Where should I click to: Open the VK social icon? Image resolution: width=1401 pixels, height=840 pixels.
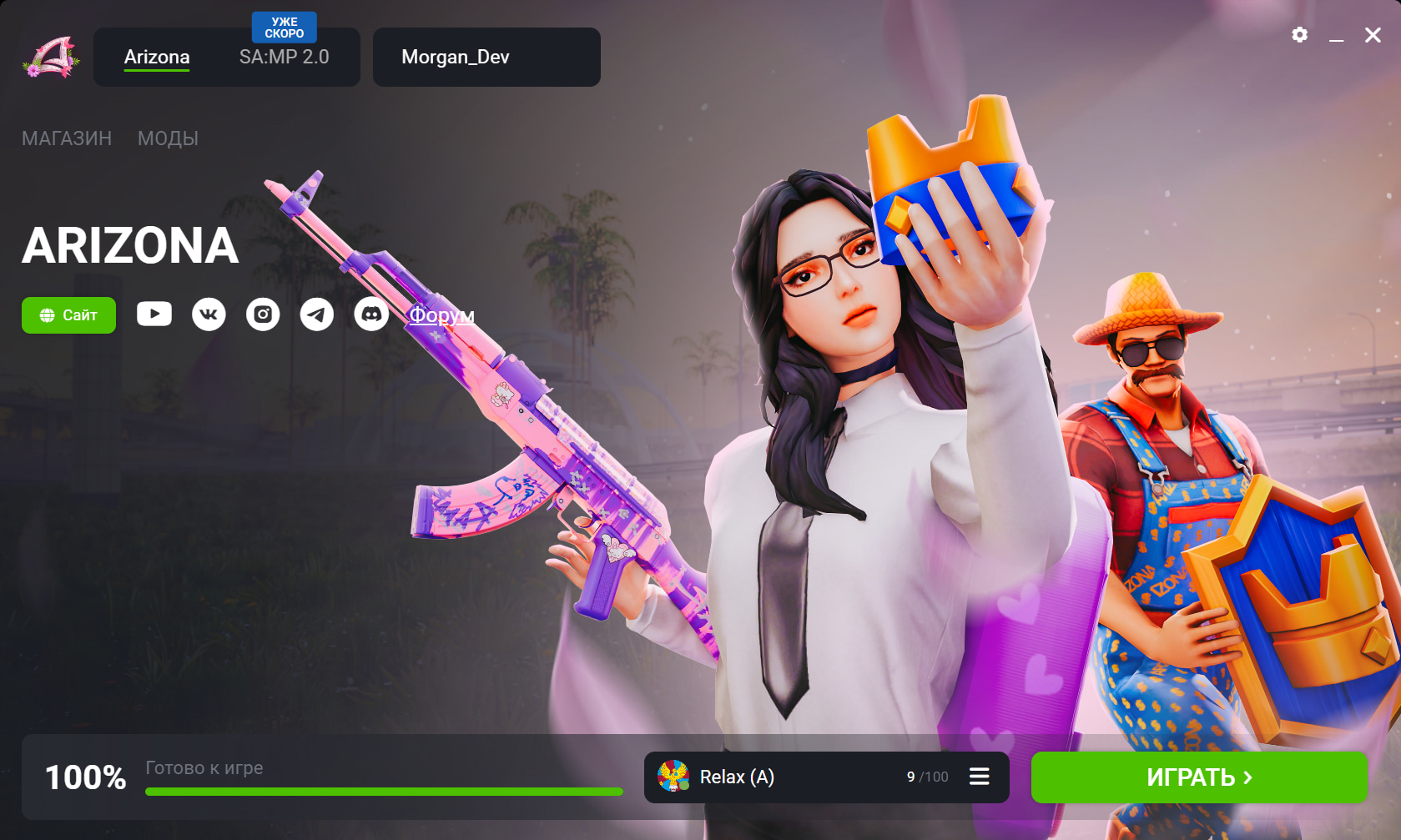(209, 314)
